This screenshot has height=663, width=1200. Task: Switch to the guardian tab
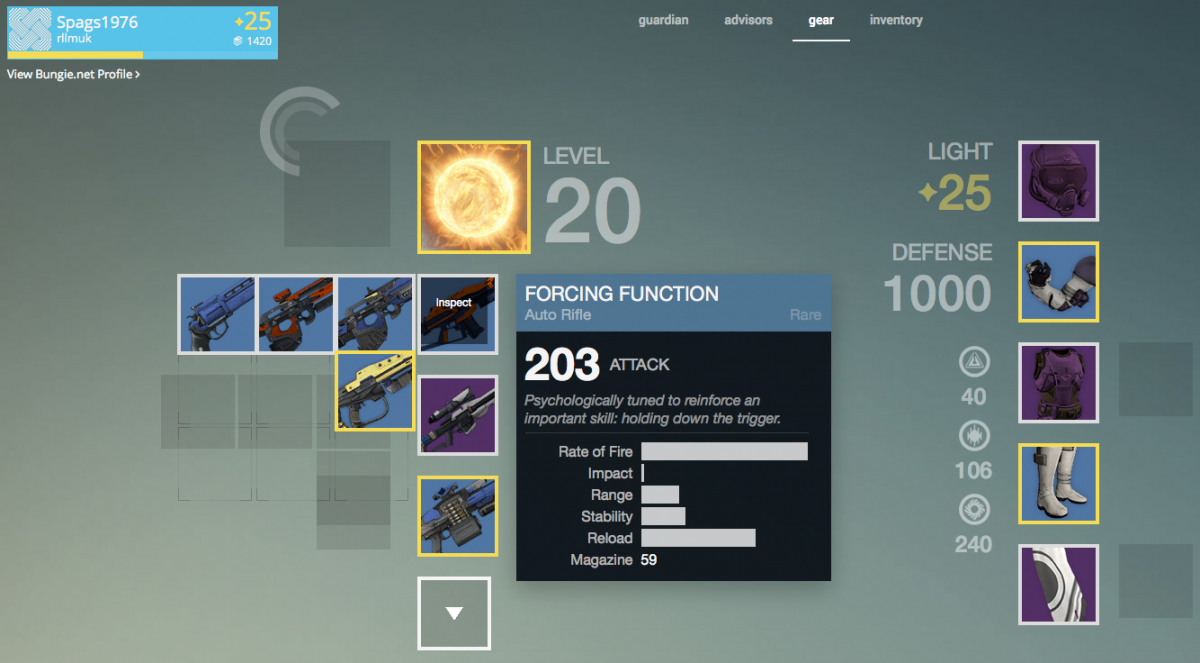(x=663, y=20)
